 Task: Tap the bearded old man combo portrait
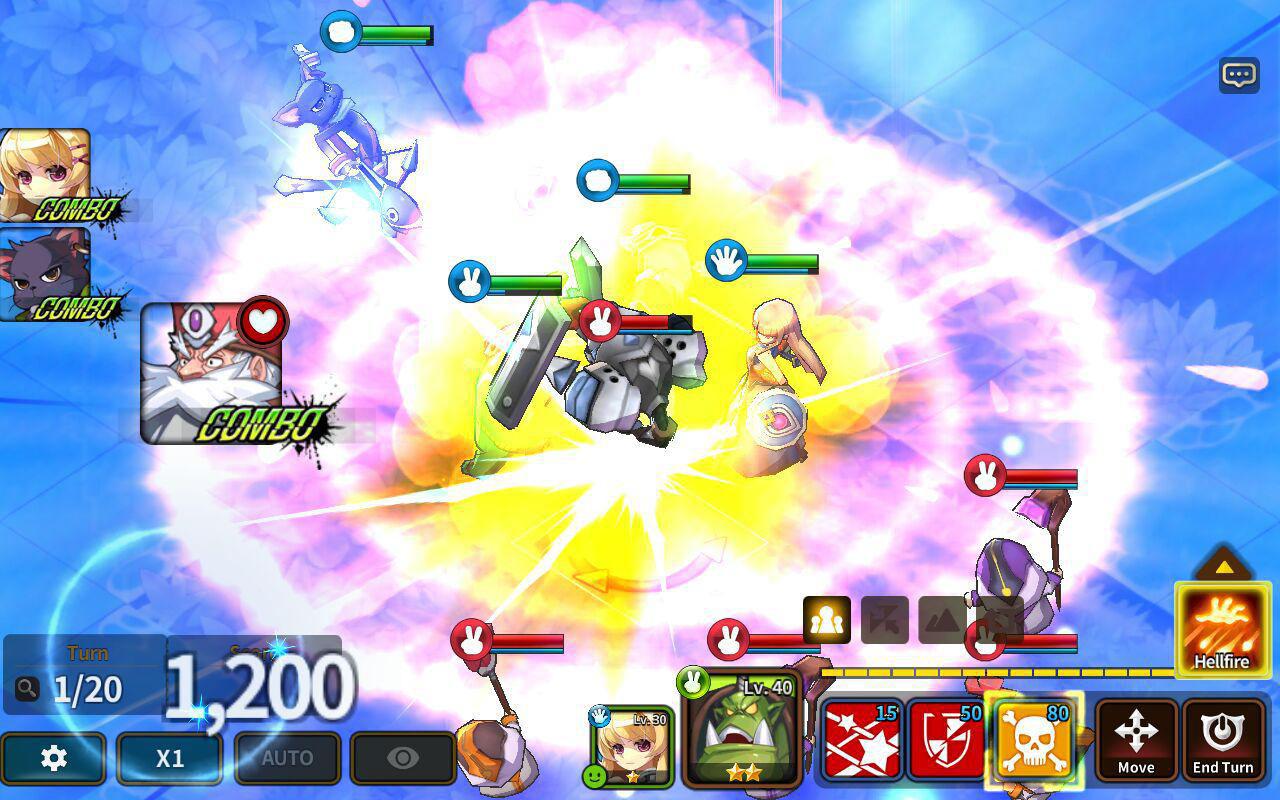(x=211, y=371)
